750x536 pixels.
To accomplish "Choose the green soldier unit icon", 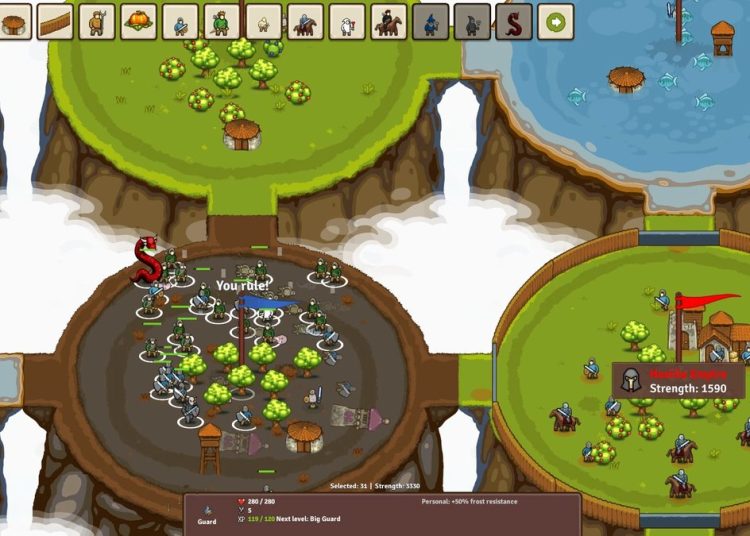I will pos(222,21).
